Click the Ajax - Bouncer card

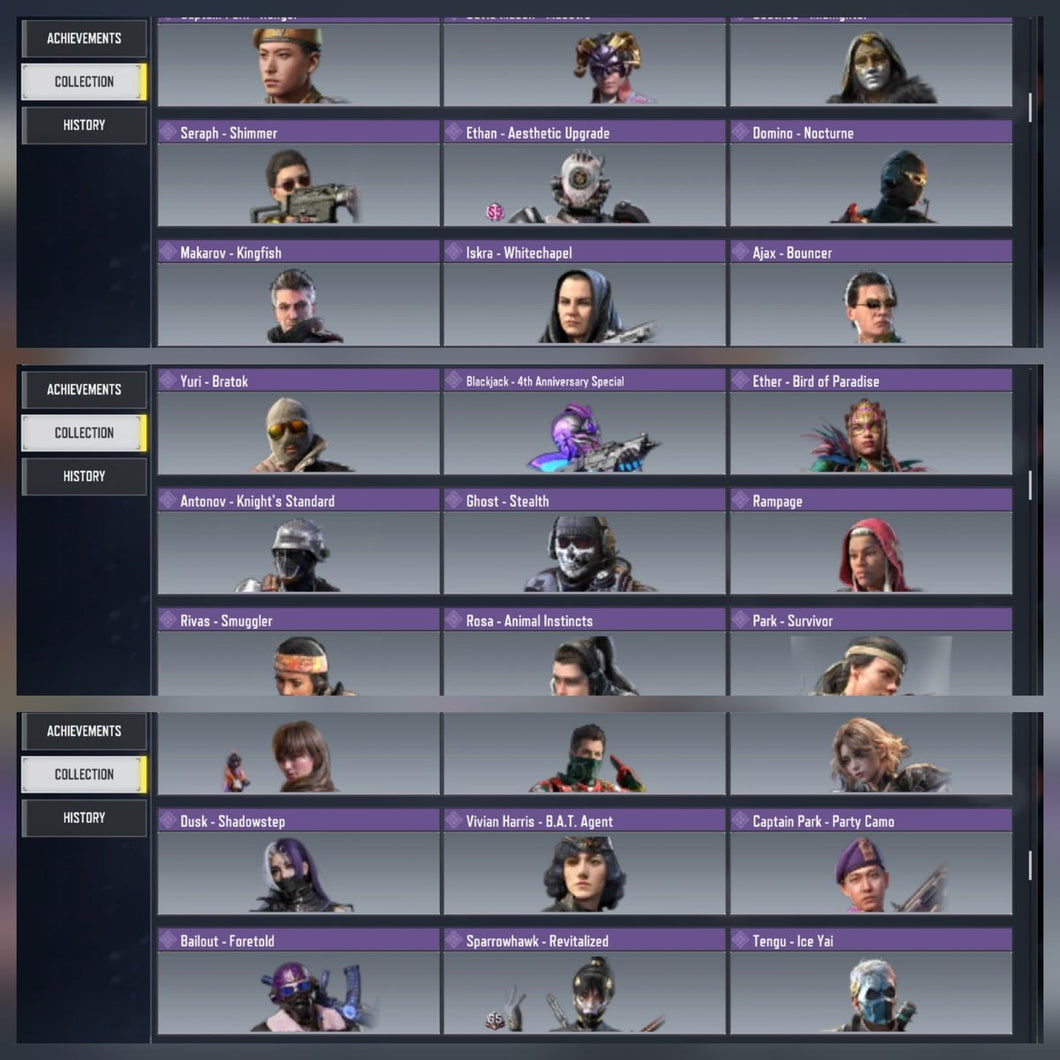point(870,294)
